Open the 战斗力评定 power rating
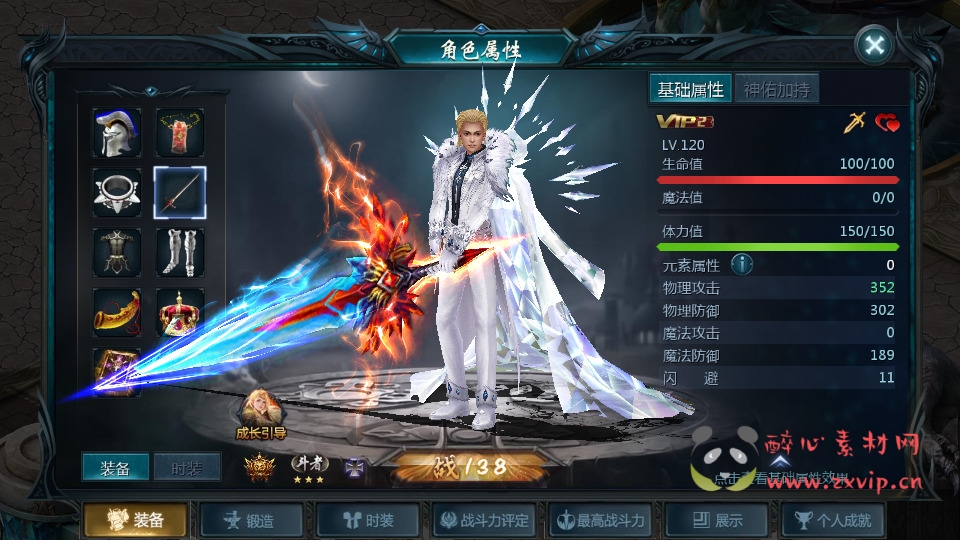960x540 pixels. pos(486,520)
